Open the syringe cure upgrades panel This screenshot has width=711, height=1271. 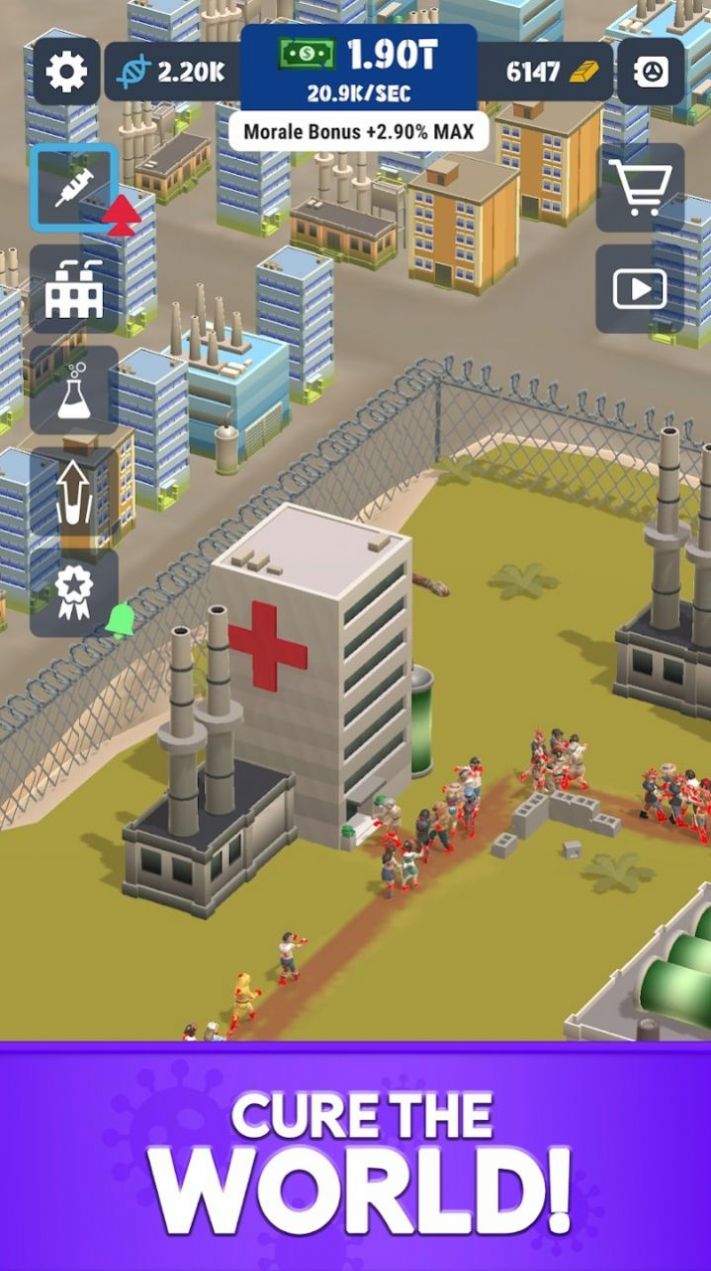(74, 187)
